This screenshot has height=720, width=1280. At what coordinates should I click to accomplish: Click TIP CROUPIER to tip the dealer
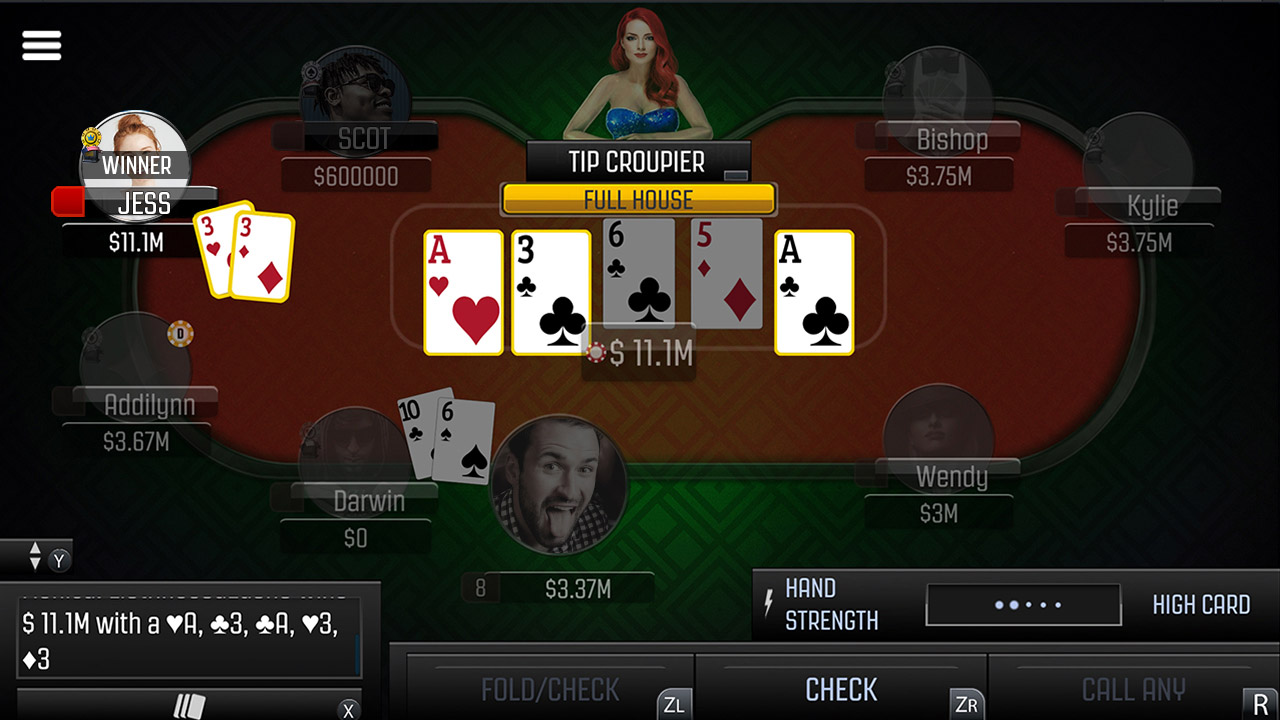638,161
